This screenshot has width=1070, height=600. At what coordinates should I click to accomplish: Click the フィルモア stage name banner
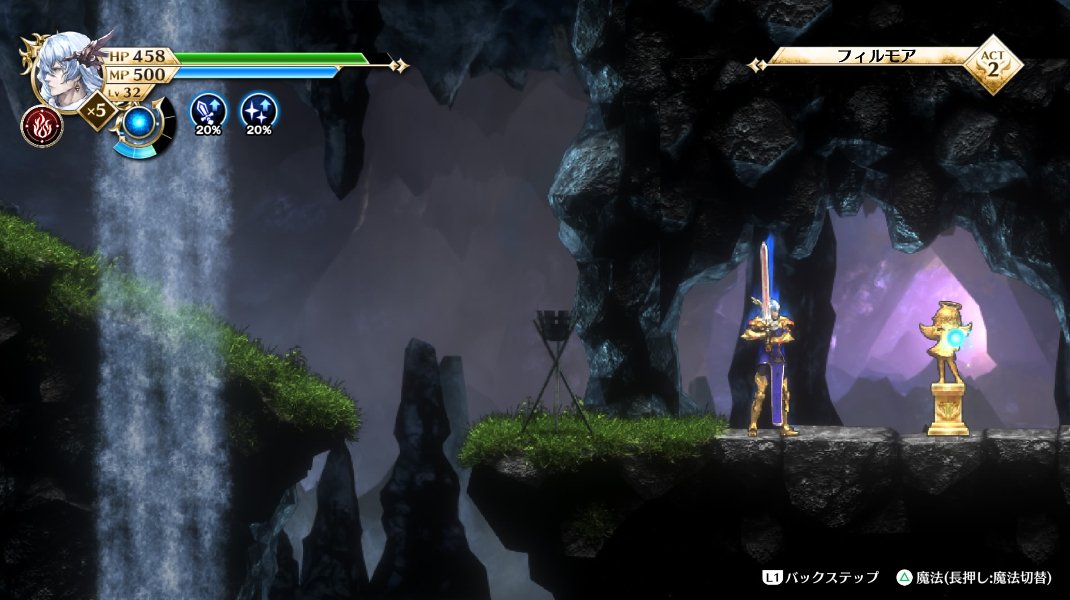pos(876,57)
